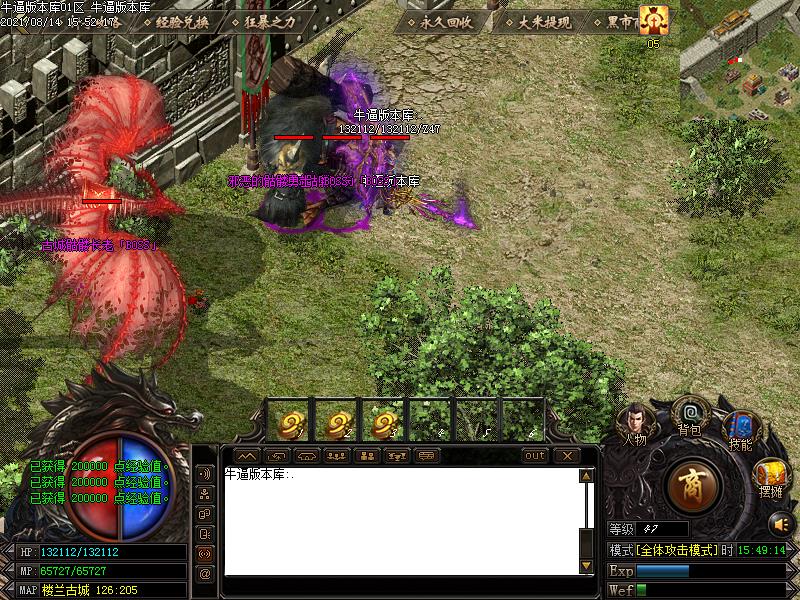Viewport: 800px width, 600px height.
Task: Open the 经验兑换 experience exchange menu
Action: [183, 21]
